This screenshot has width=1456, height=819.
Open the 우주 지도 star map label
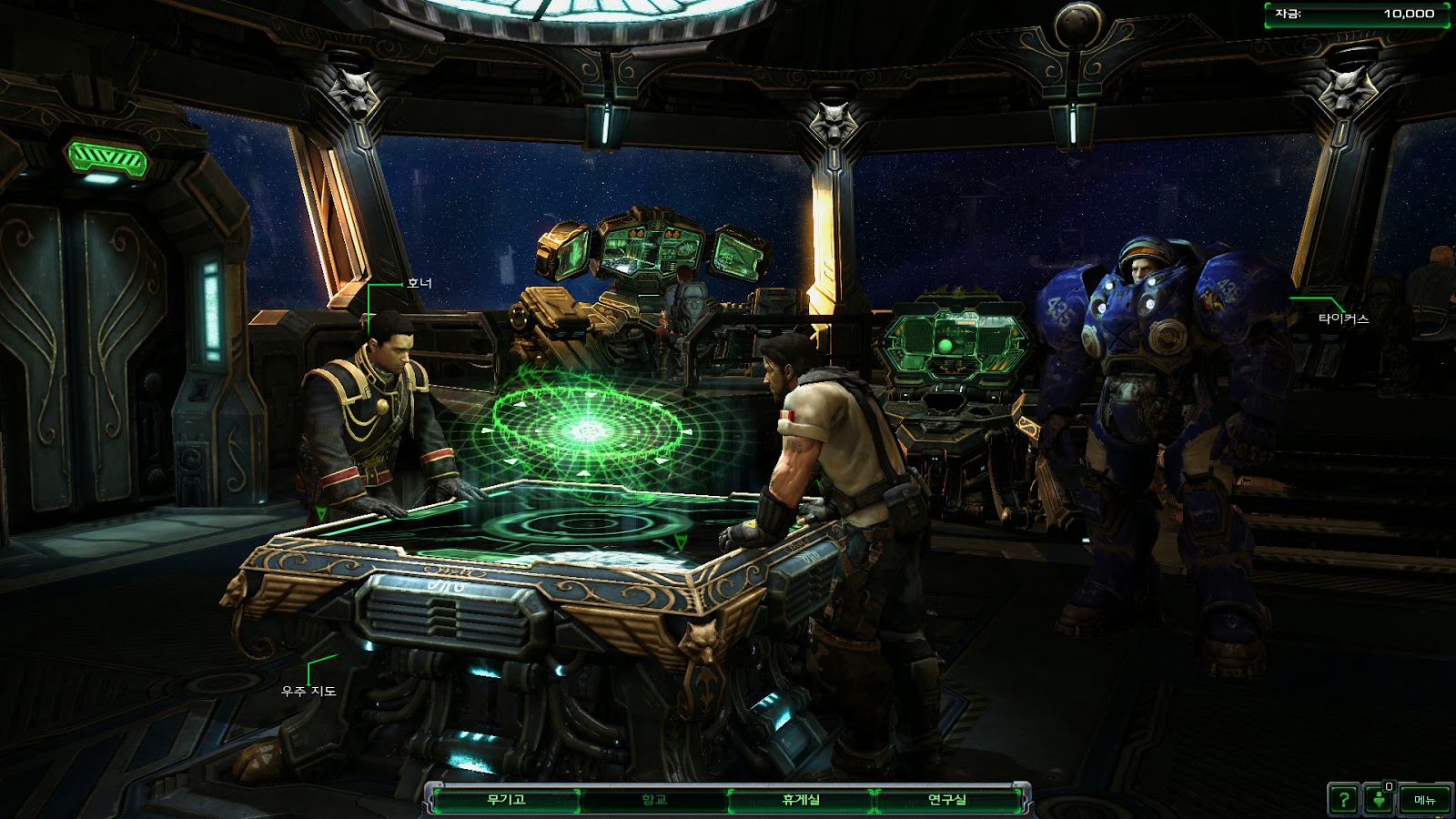click(x=309, y=692)
